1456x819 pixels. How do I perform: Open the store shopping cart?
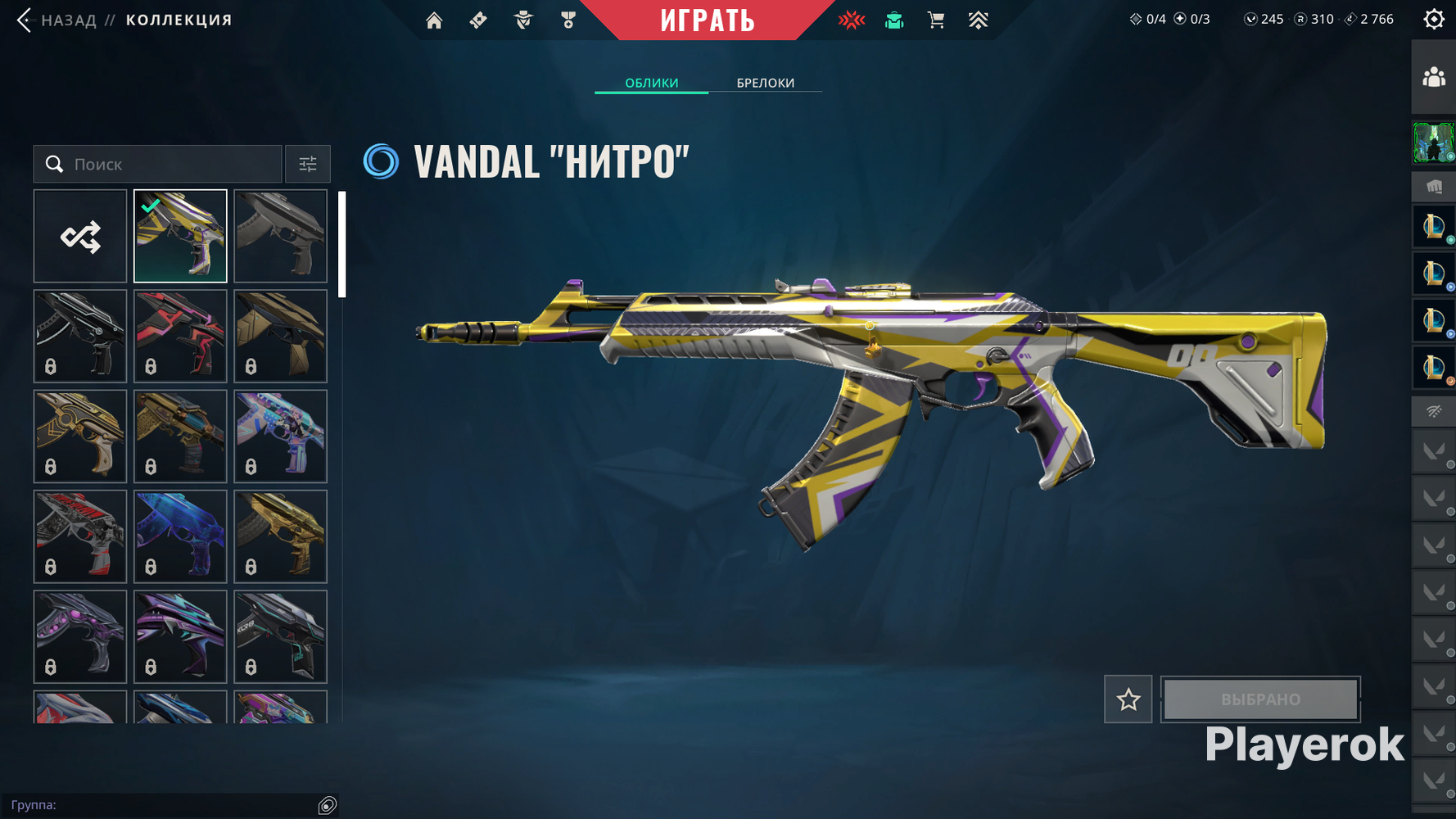point(935,20)
